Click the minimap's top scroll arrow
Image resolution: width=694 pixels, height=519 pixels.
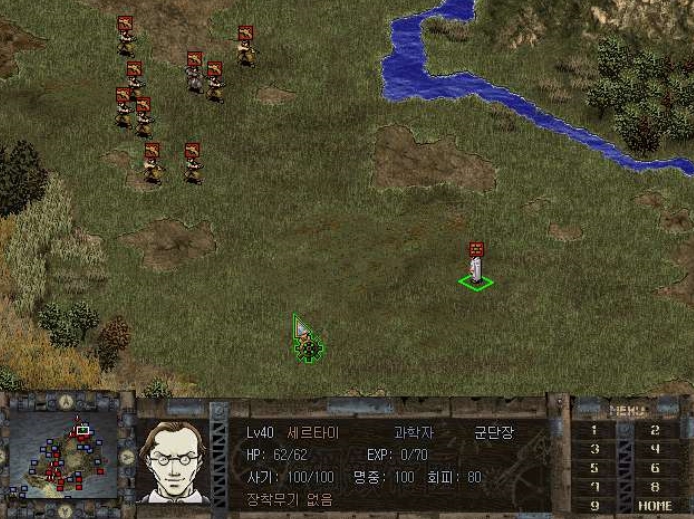[x=66, y=402]
